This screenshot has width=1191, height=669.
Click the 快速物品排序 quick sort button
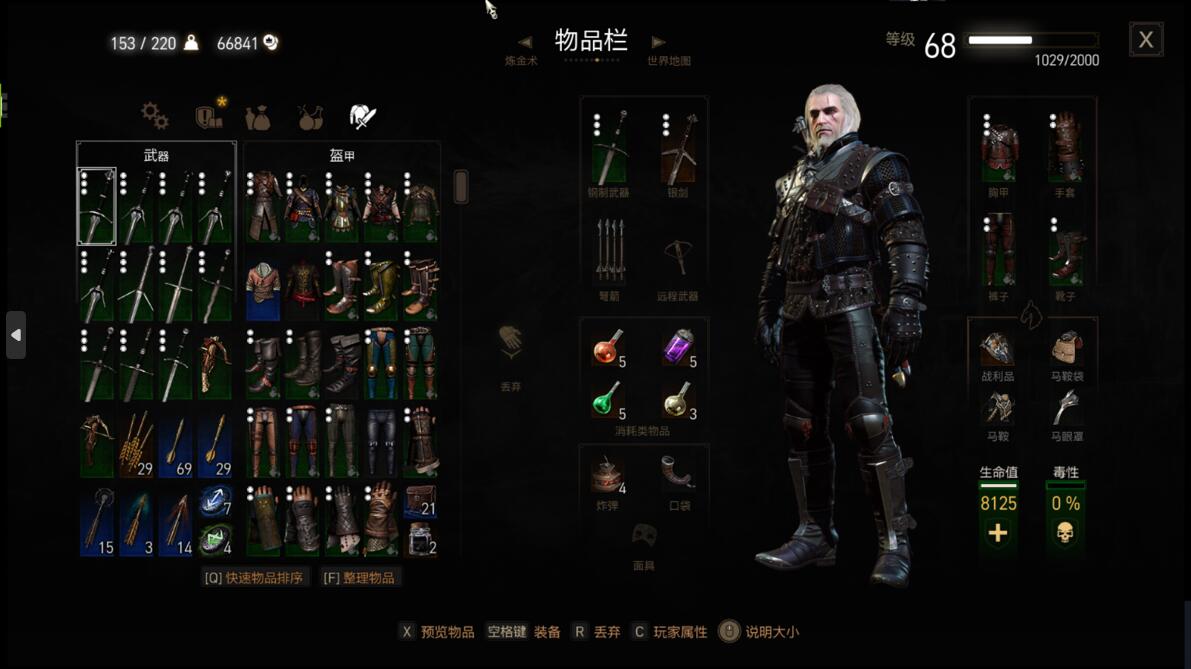254,578
